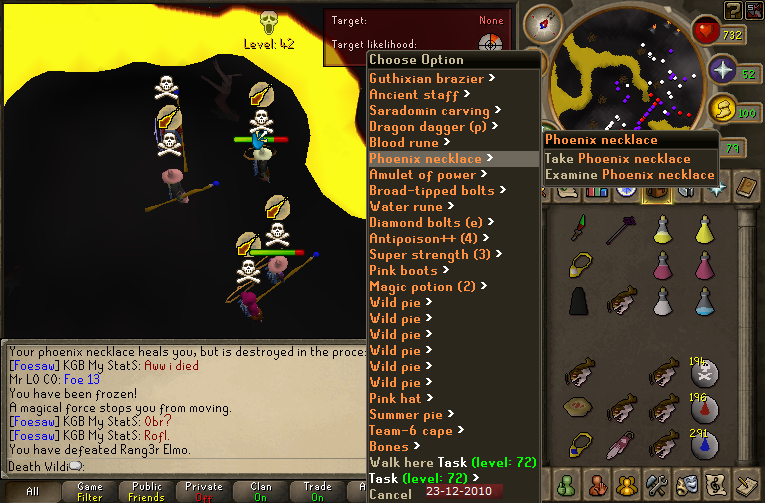Take the Phoenix necklace

617,158
